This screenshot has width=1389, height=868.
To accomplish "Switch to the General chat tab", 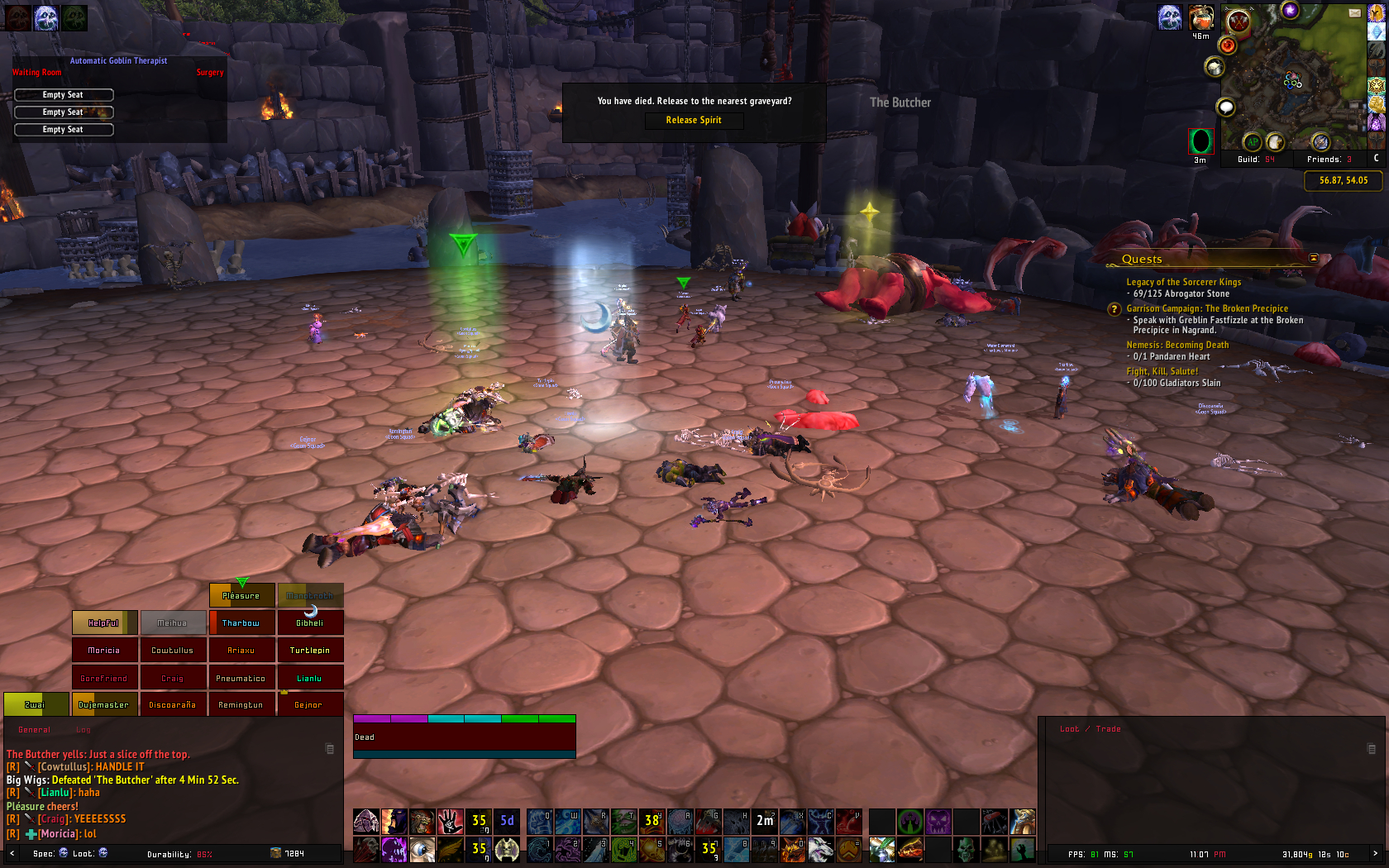I will (x=35, y=730).
